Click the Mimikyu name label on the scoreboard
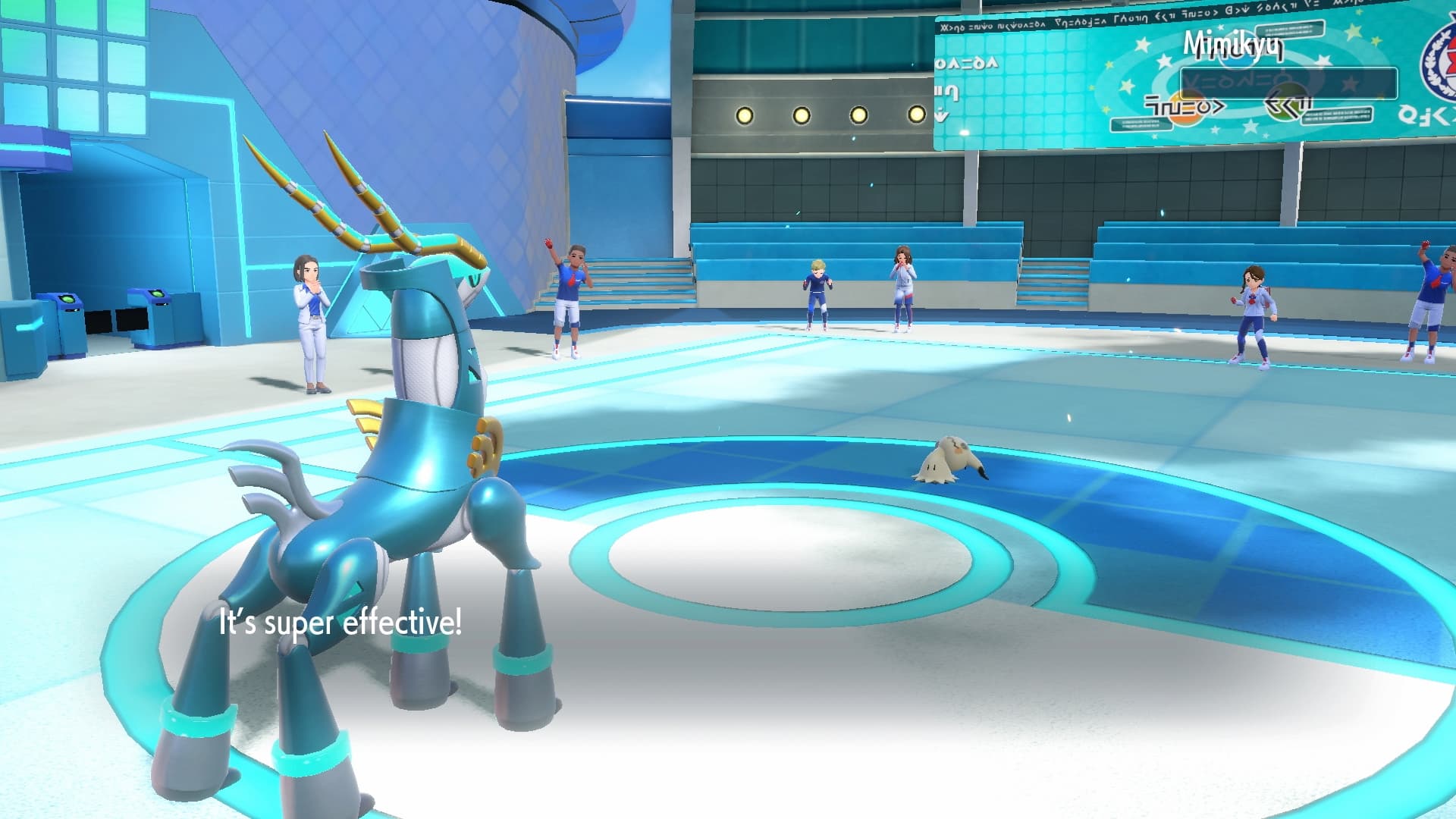This screenshot has height=819, width=1456. (x=1234, y=47)
